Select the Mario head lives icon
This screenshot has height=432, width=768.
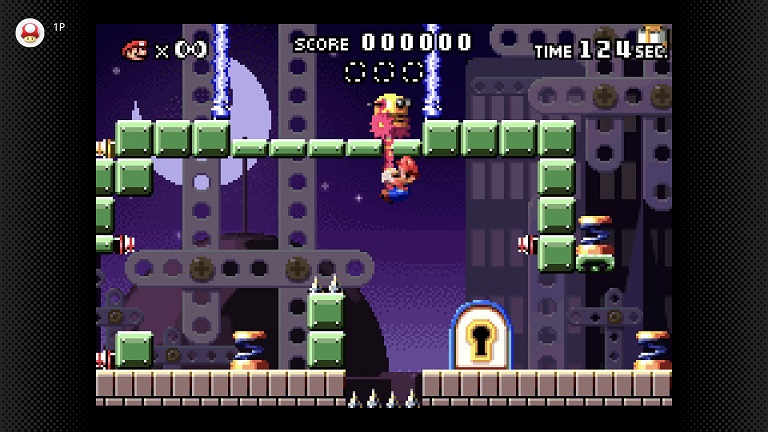pyautogui.click(x=134, y=49)
